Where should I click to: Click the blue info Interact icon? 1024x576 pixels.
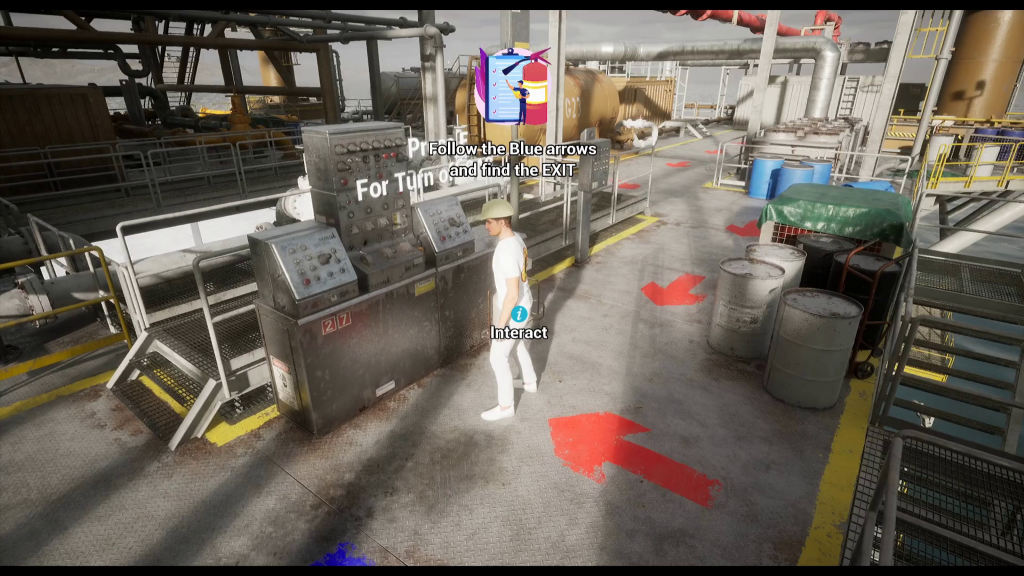point(518,314)
